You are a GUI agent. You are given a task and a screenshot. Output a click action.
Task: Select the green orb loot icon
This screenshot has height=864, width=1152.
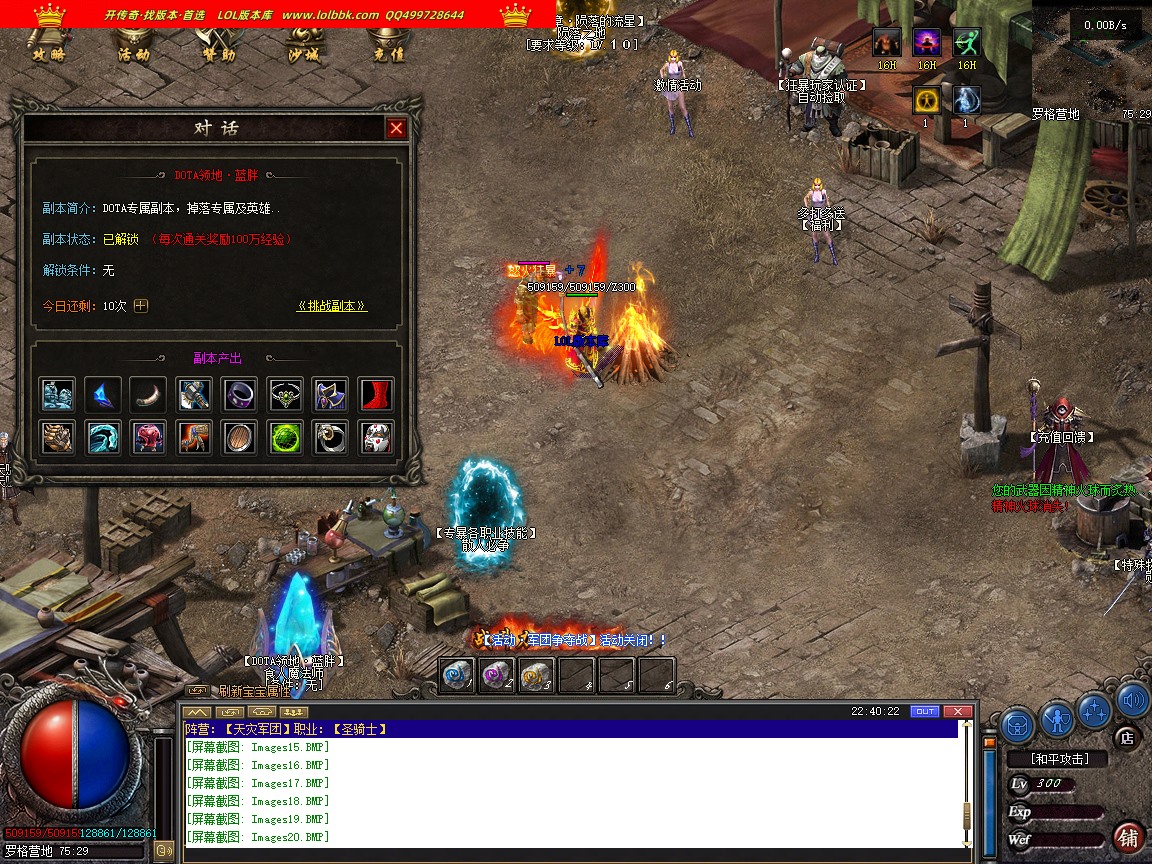pos(286,437)
